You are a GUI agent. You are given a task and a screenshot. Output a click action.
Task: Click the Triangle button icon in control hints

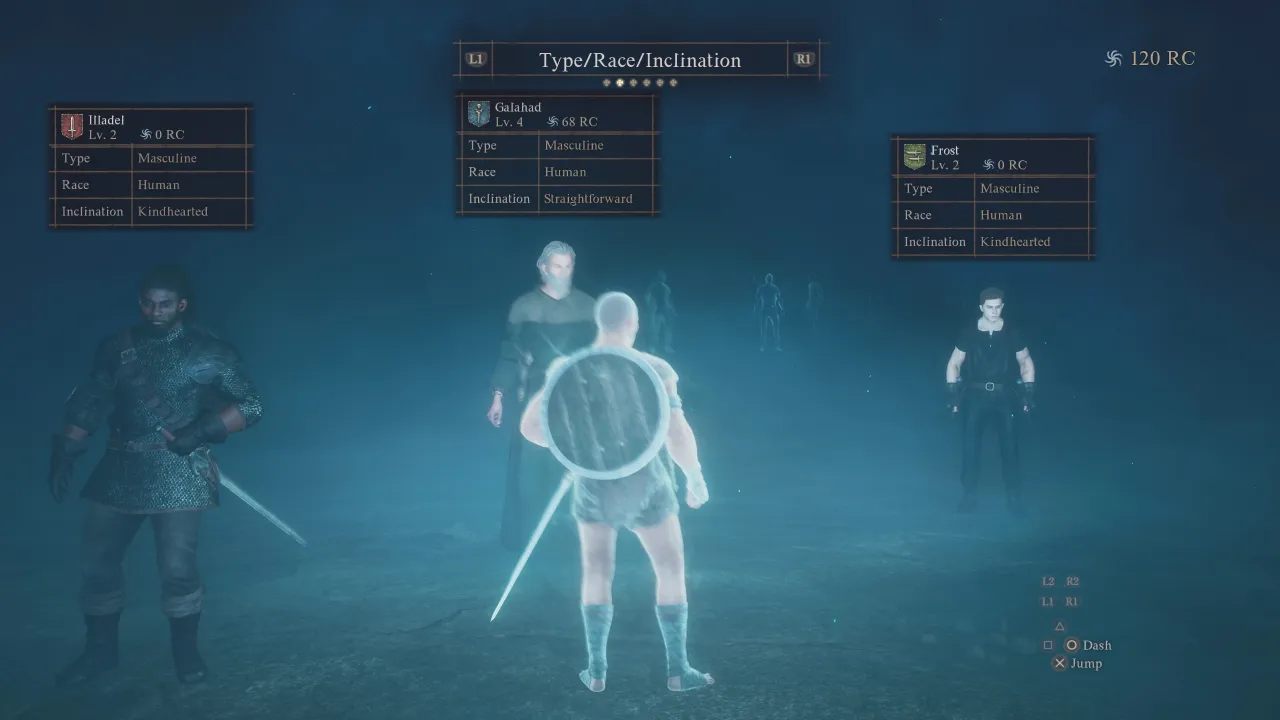pos(1059,626)
